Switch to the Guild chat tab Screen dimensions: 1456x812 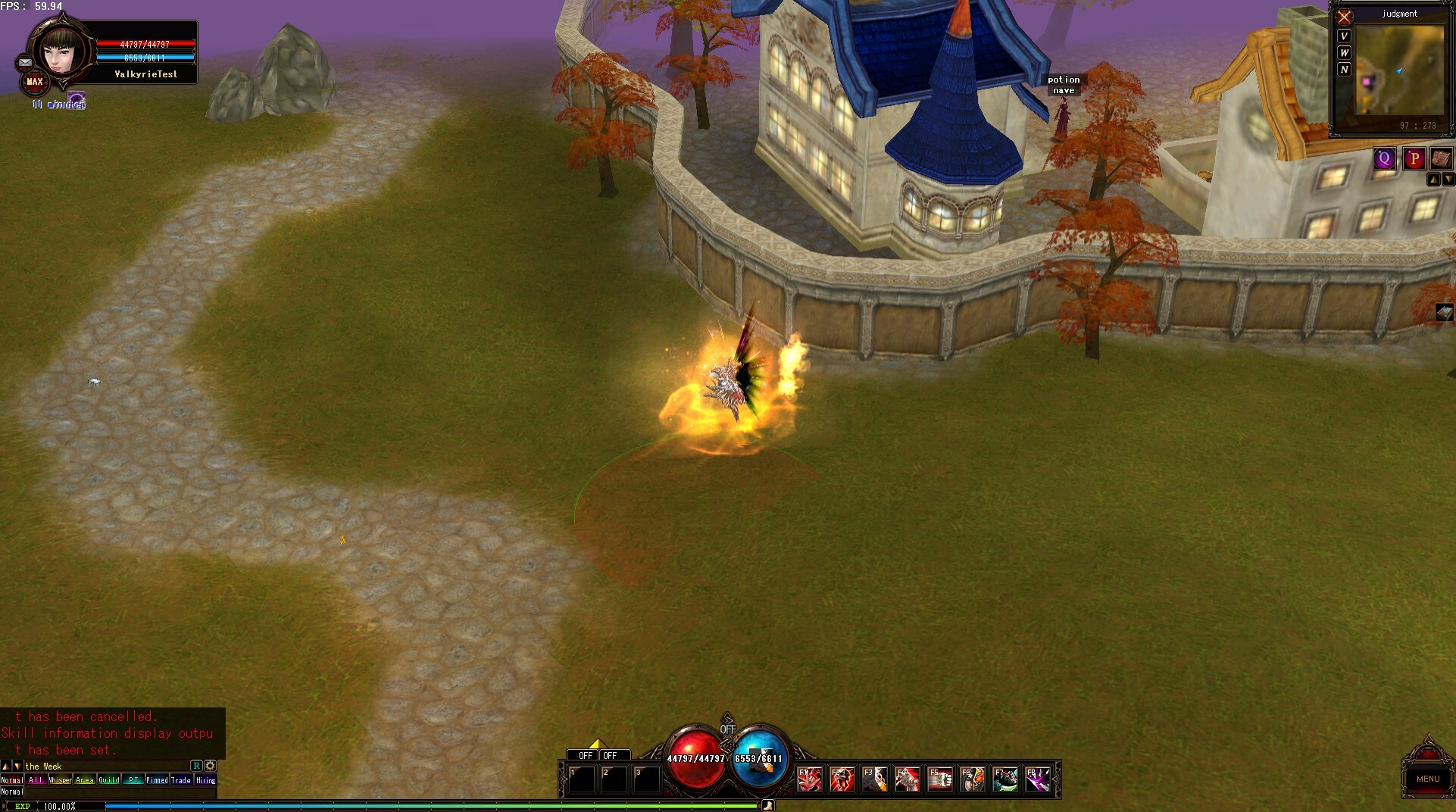pyautogui.click(x=110, y=779)
